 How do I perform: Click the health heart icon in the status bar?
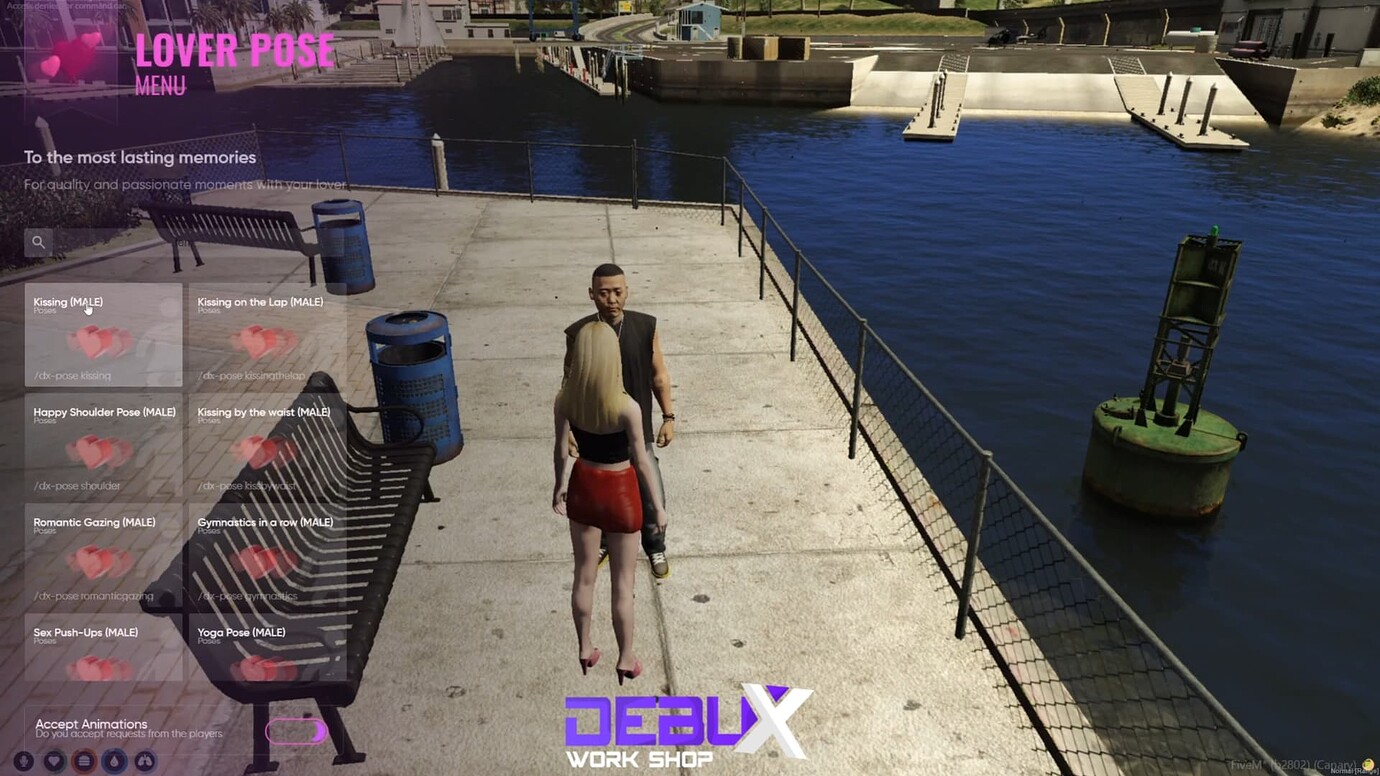pos(53,761)
